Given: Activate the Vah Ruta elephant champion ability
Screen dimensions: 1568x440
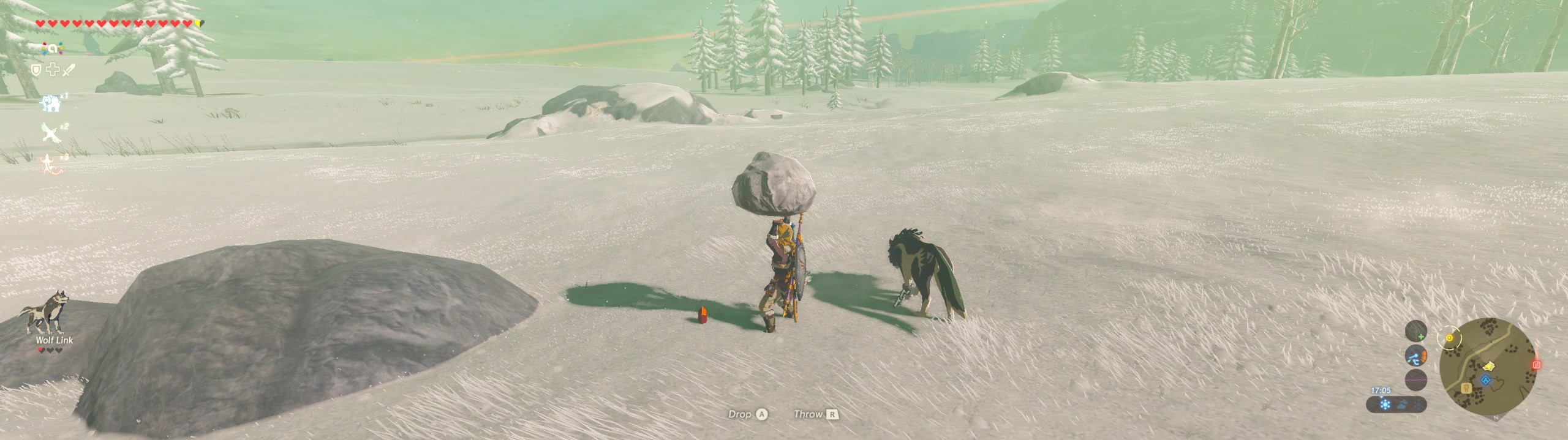Looking at the screenshot, I should pyautogui.click(x=50, y=103).
